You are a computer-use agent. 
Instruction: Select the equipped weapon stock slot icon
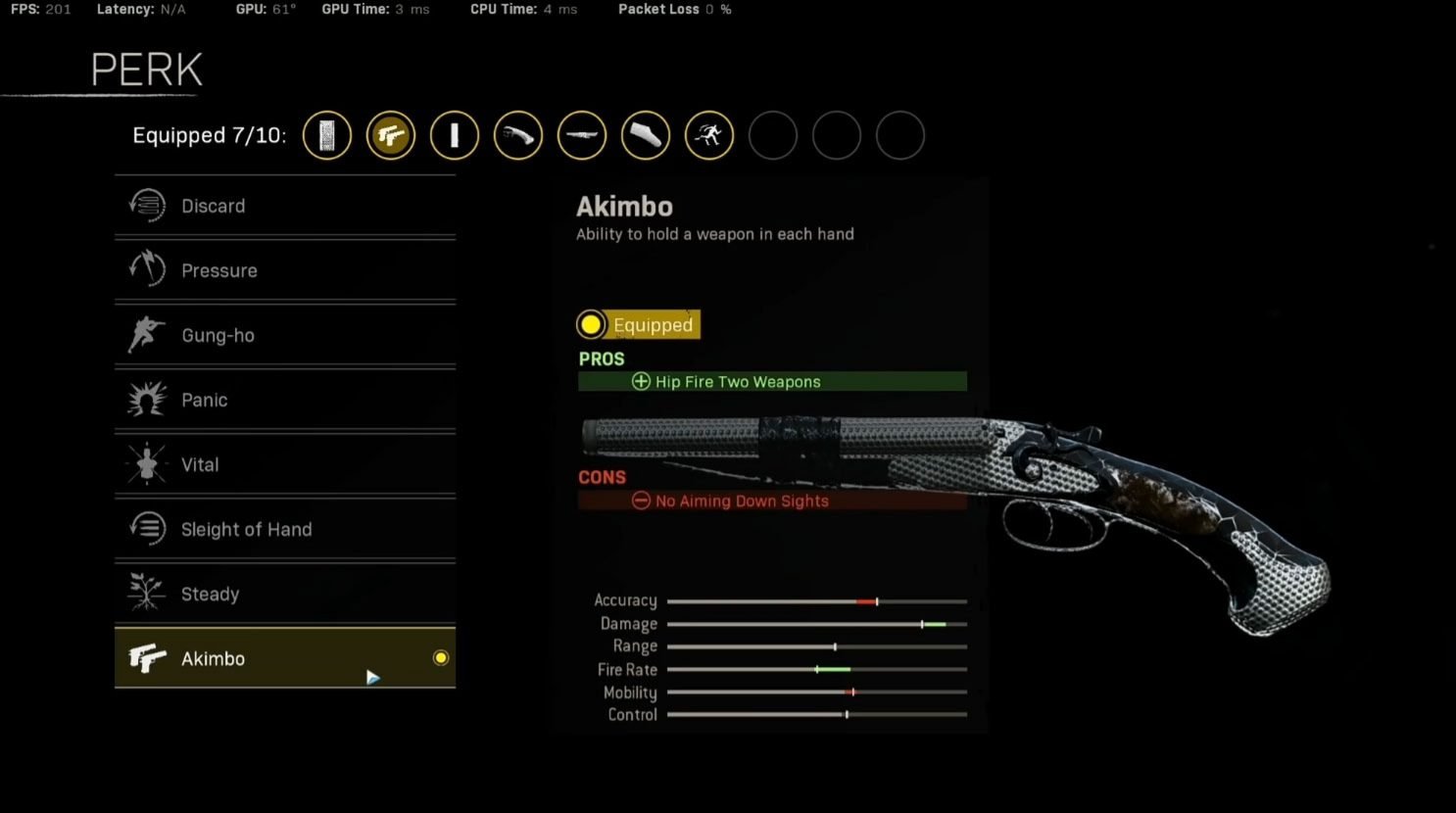click(646, 135)
